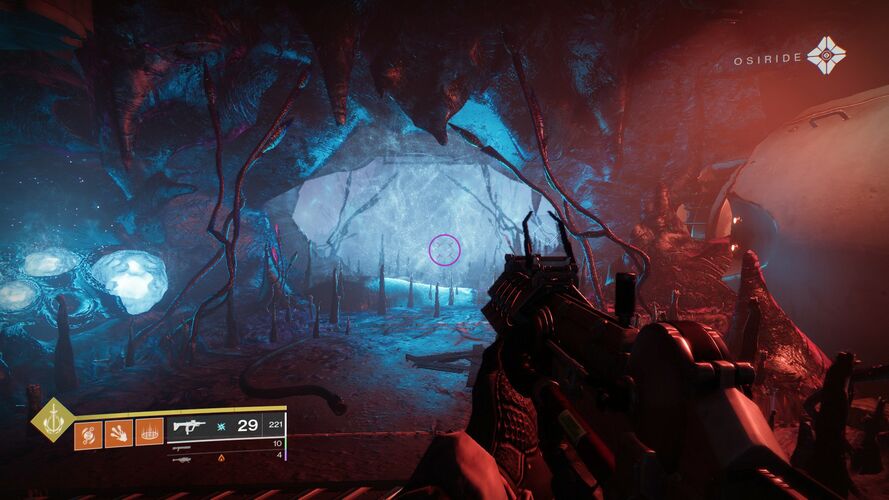Open the Ghost icon beside Osiride

point(826,56)
